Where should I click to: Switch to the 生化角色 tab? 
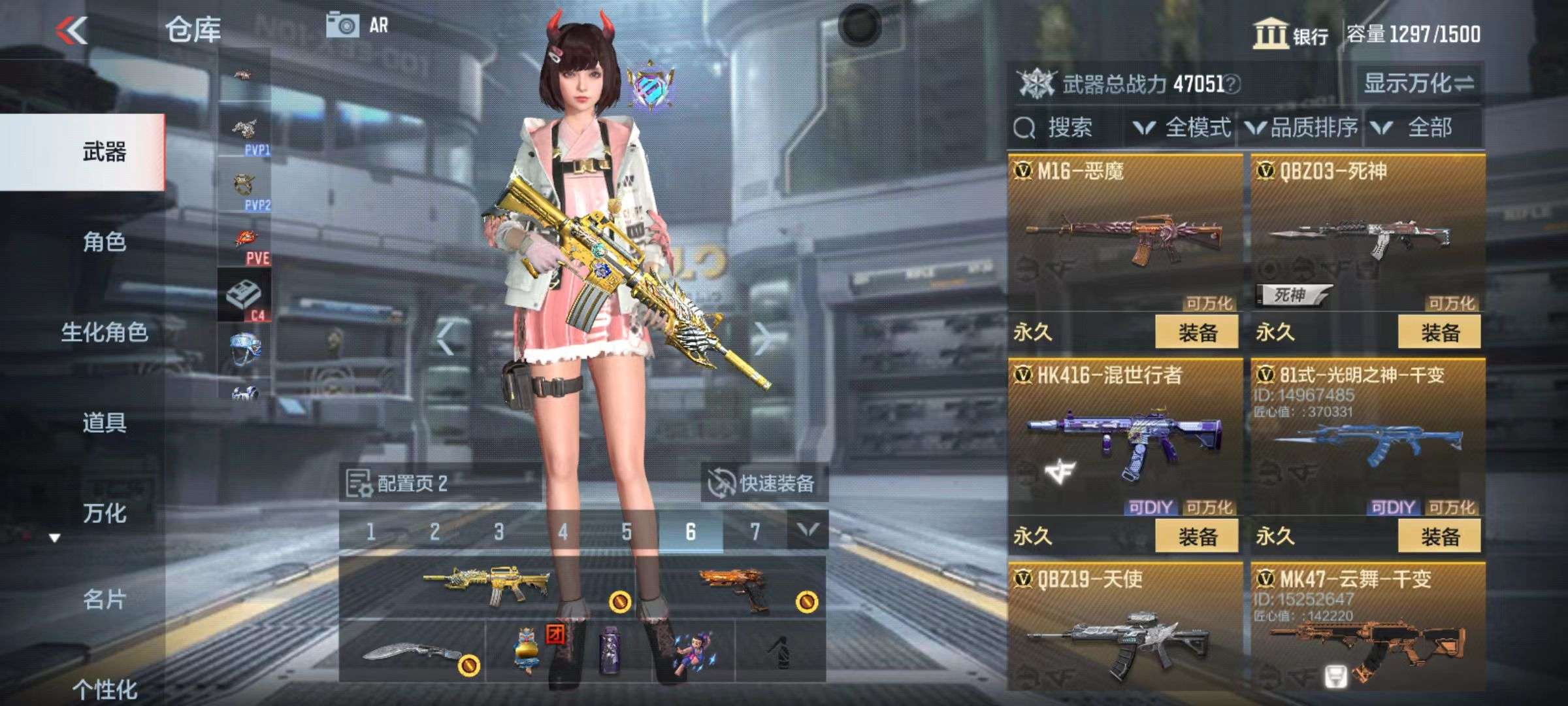click(x=104, y=333)
